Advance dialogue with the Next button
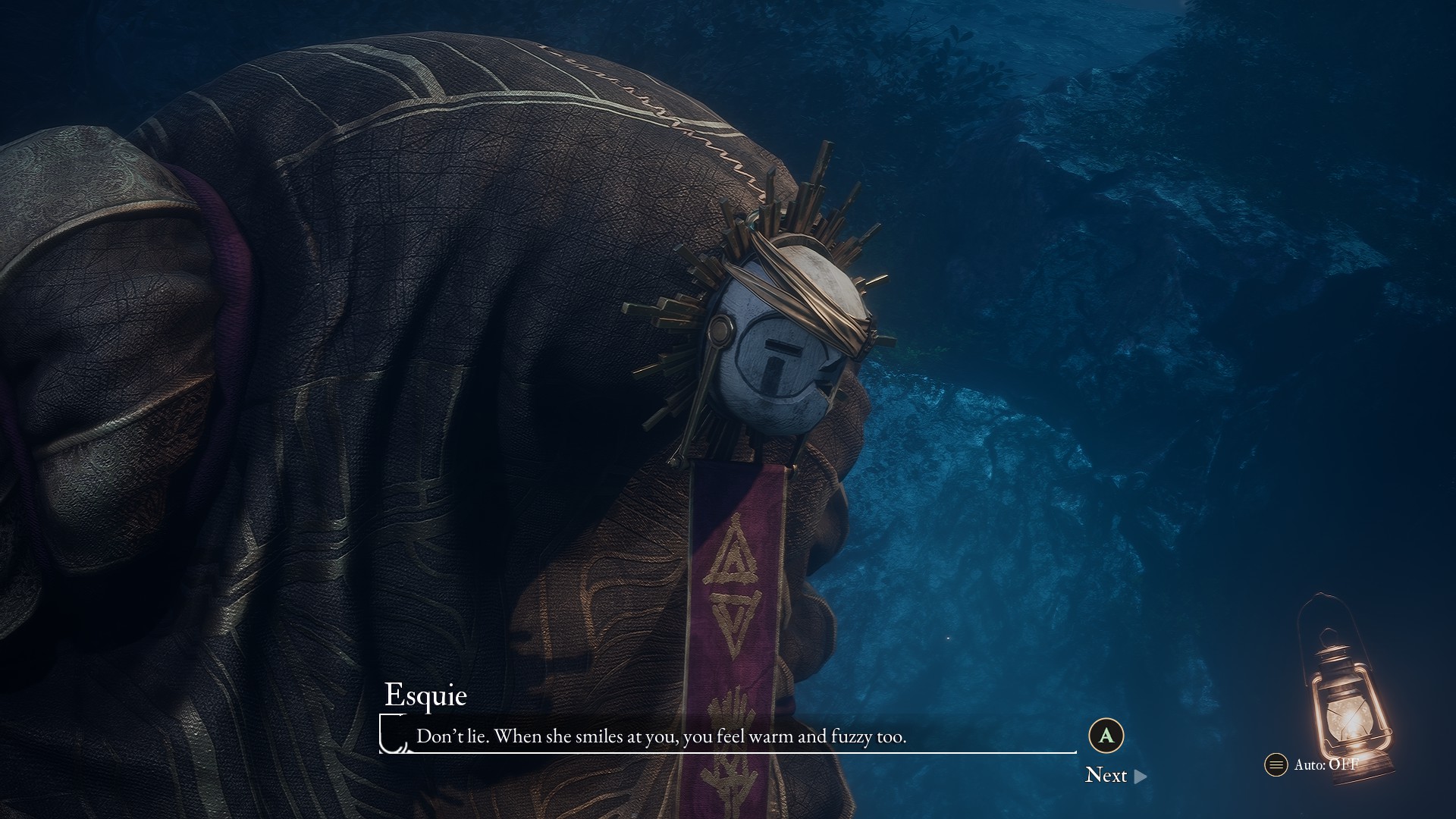Screen dimensions: 1456x819 [x=1116, y=775]
